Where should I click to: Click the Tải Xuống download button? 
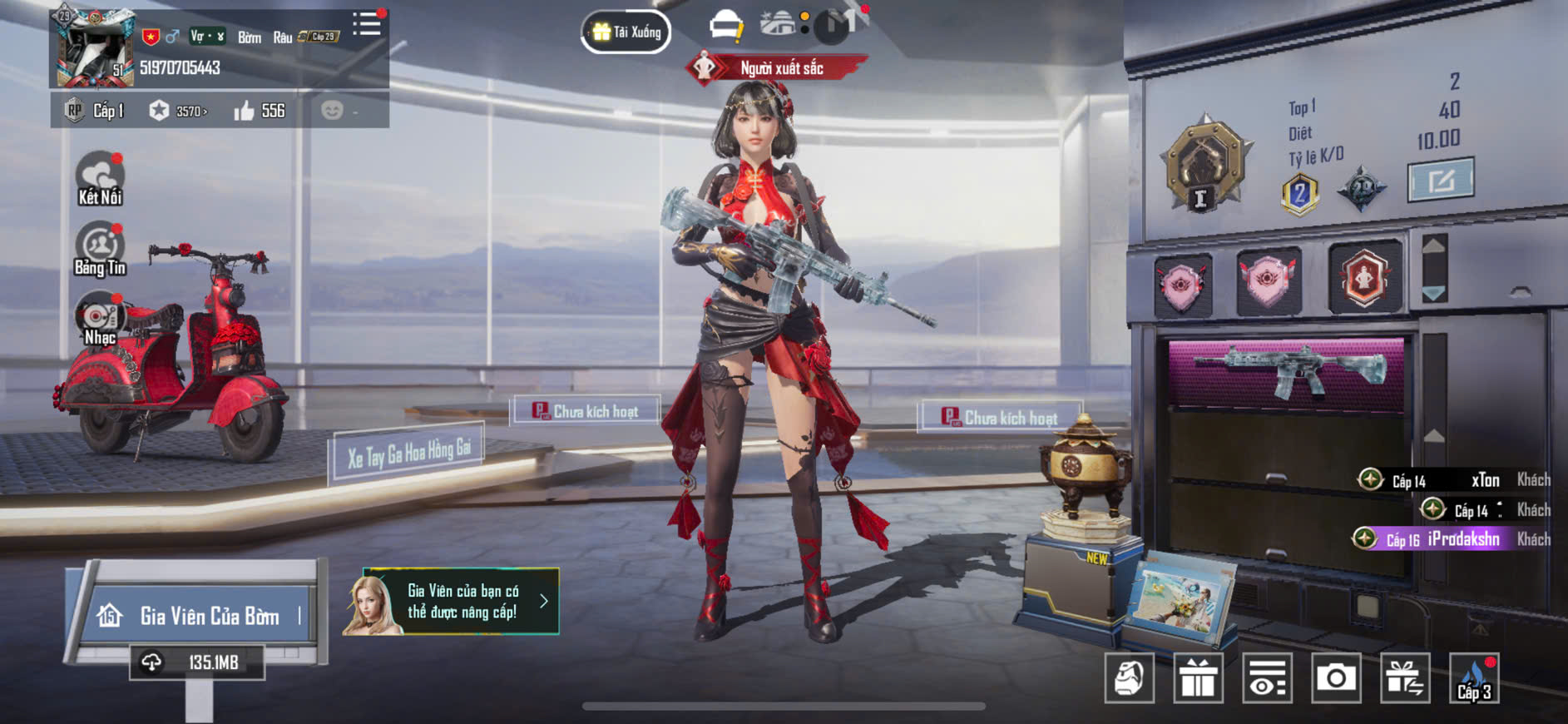coord(626,32)
